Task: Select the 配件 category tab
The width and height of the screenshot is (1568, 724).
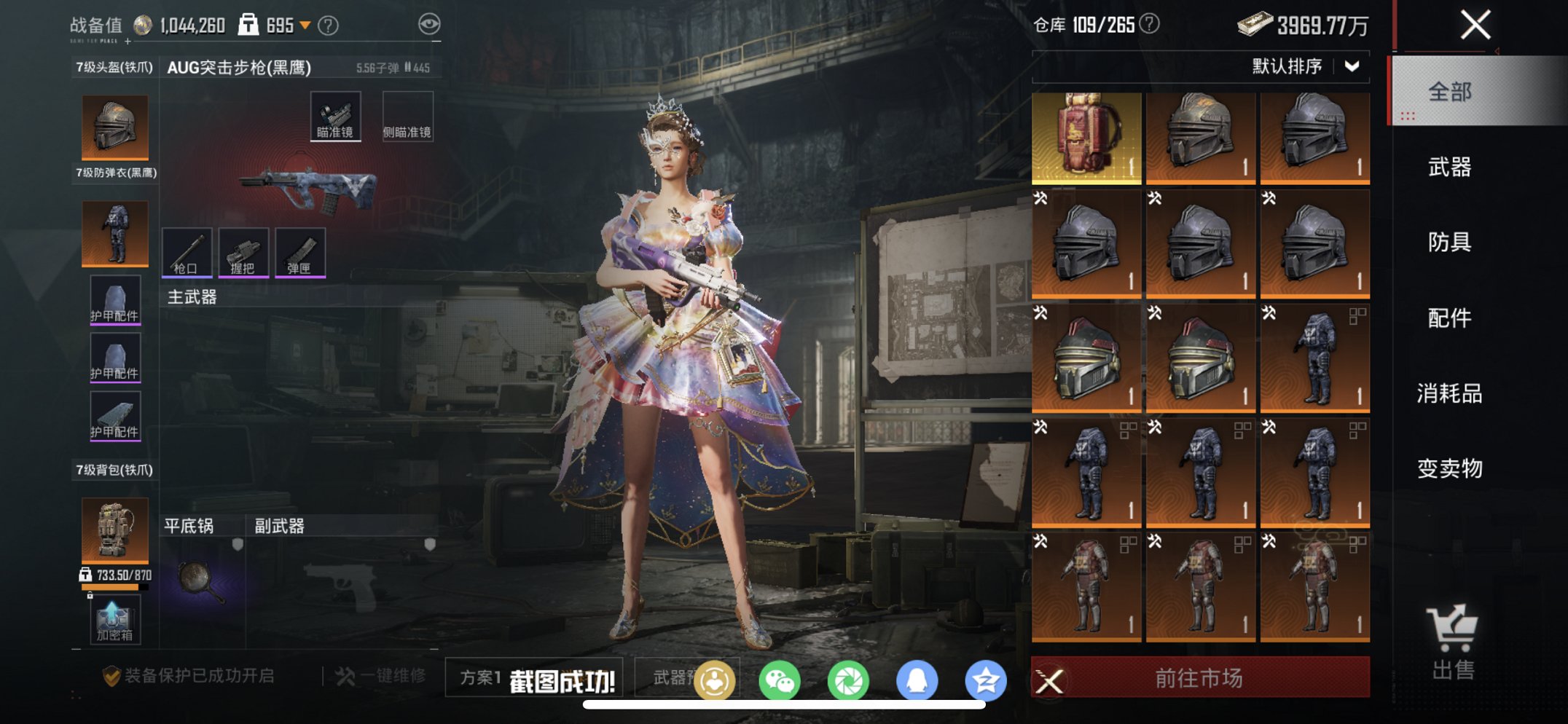Action: click(1450, 318)
